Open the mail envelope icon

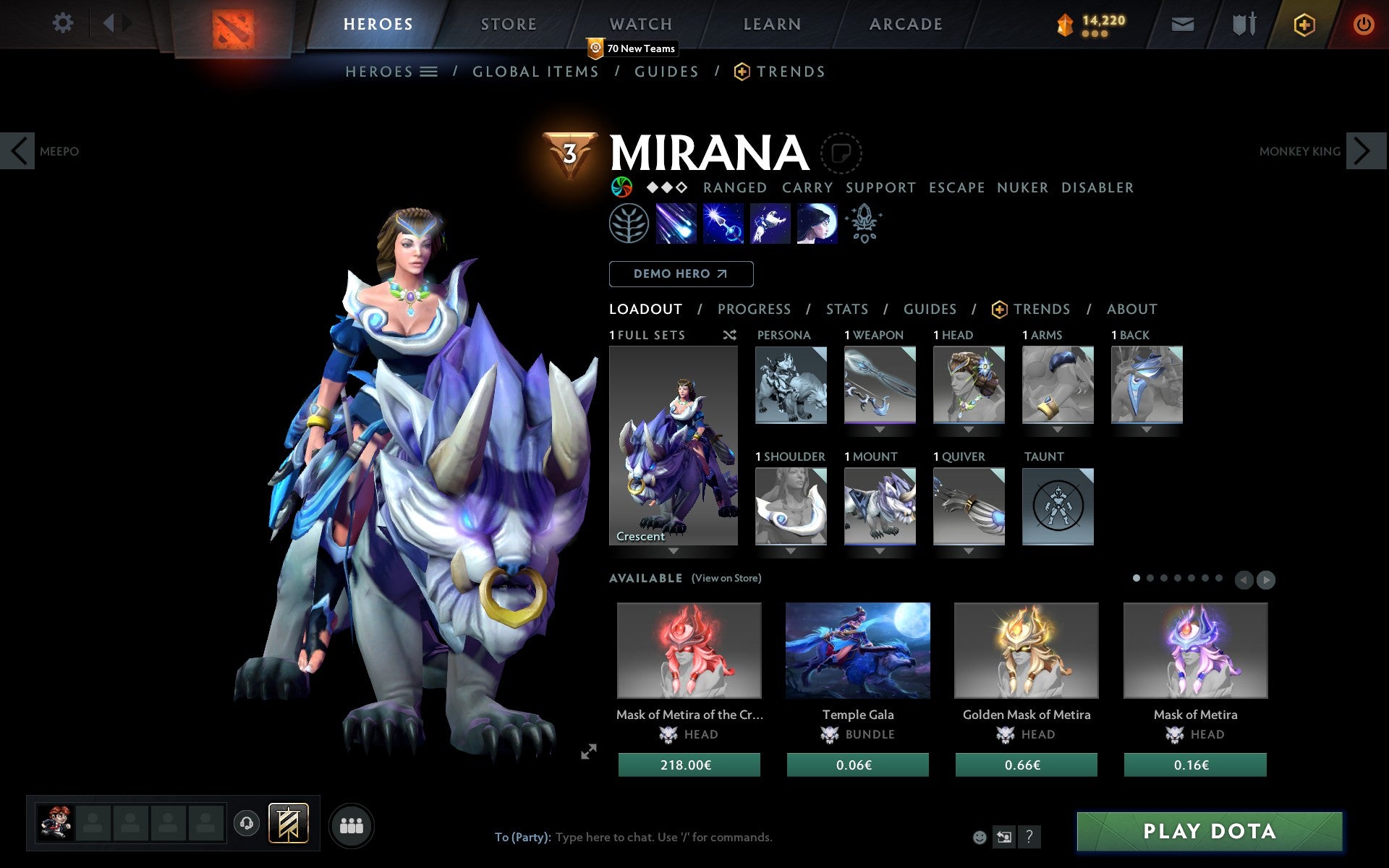click(1182, 24)
